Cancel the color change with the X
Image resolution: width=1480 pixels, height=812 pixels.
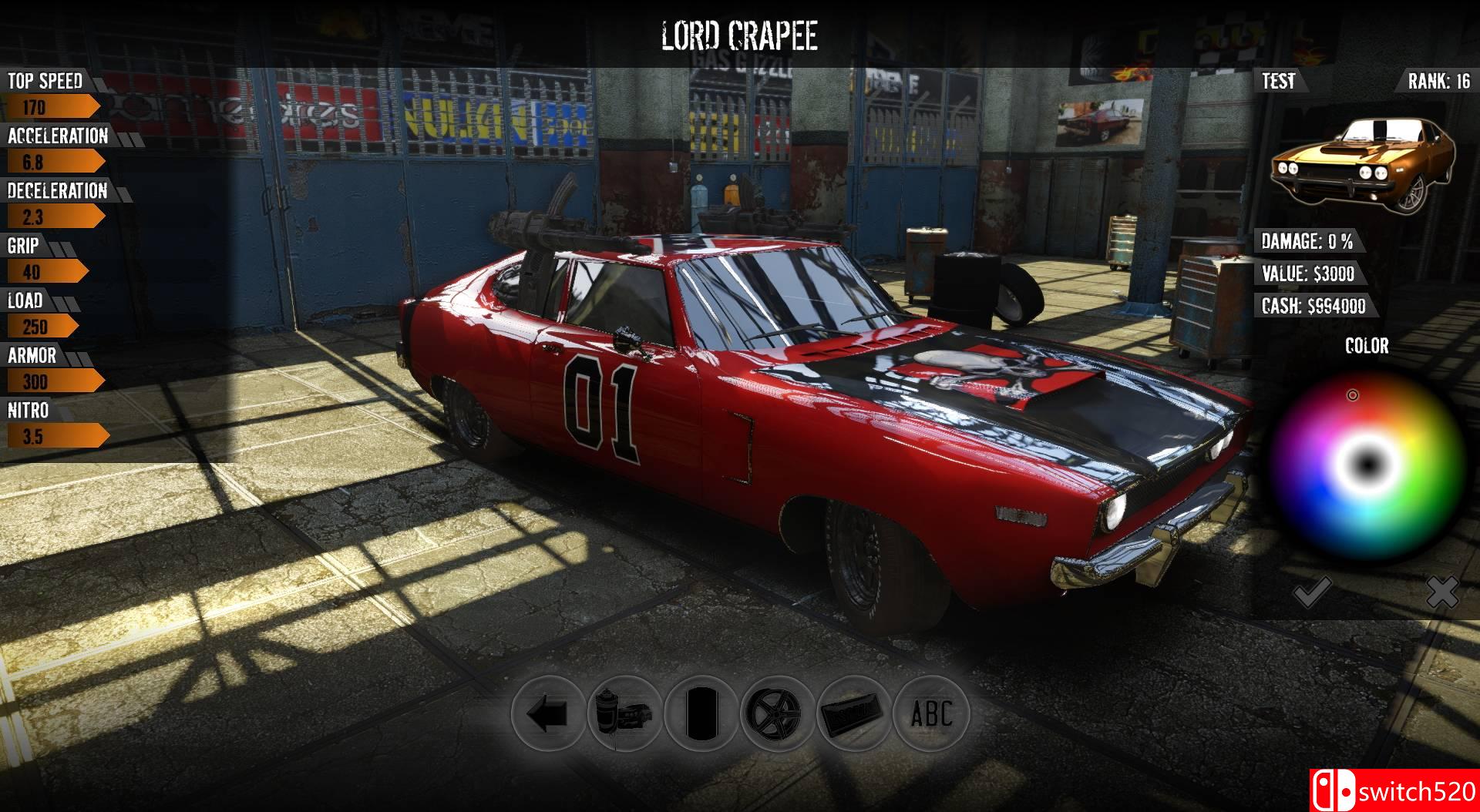coord(1441,592)
